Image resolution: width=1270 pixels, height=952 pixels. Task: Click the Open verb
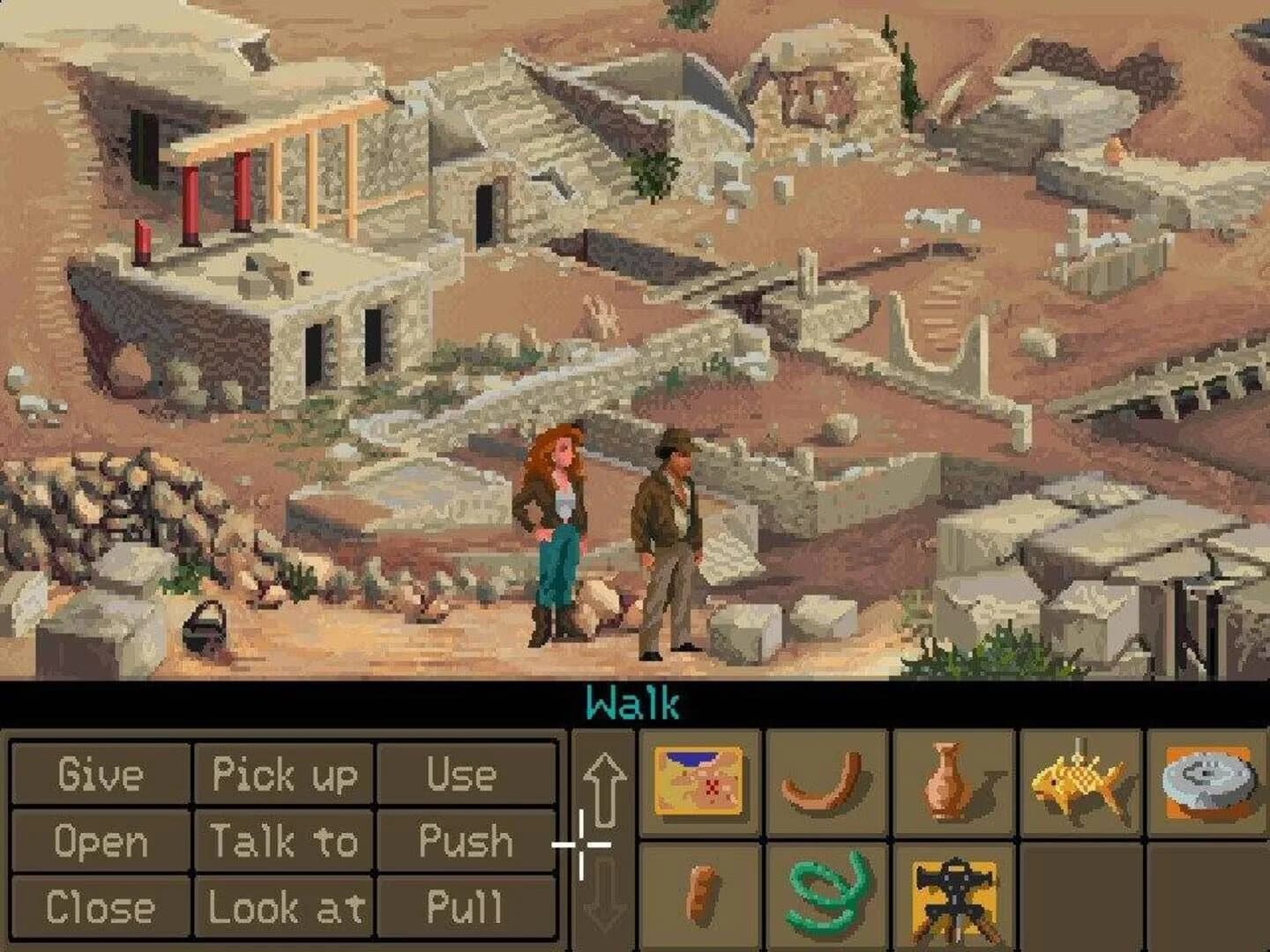click(100, 842)
